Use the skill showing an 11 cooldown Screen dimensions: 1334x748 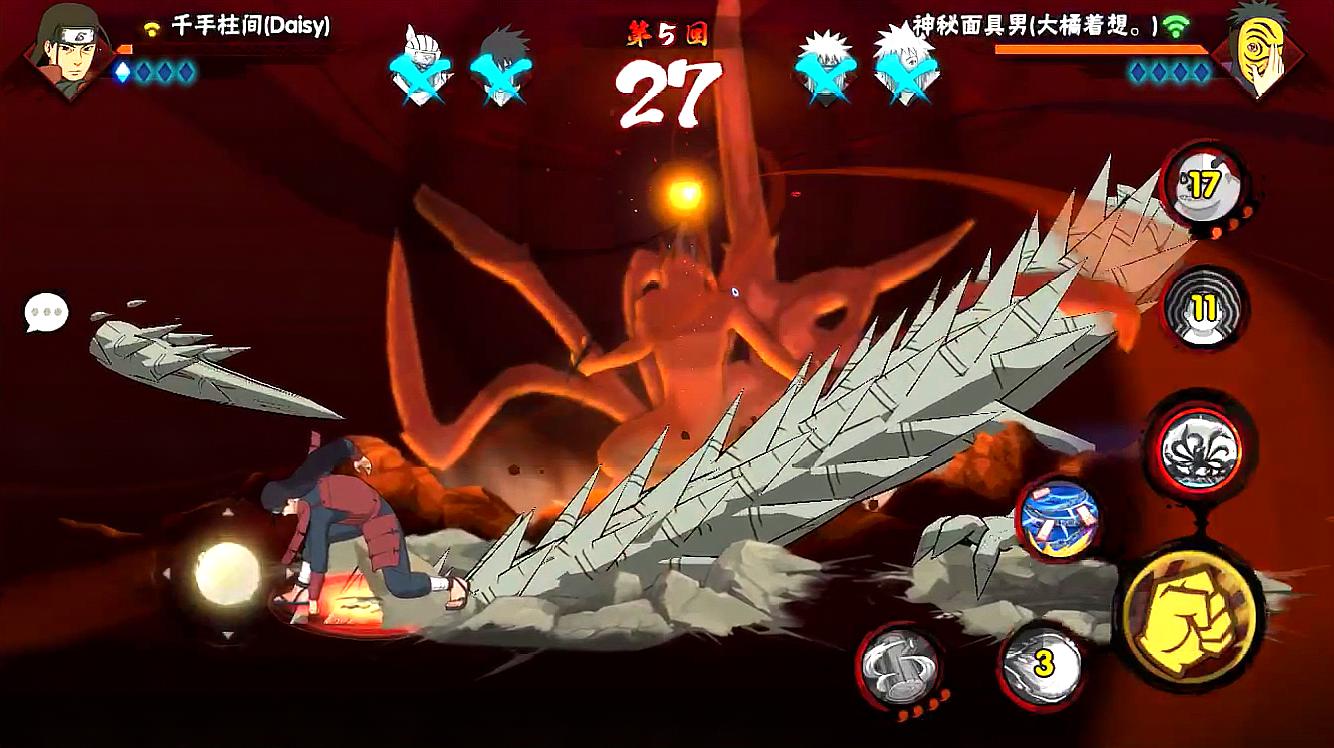coord(1203,308)
